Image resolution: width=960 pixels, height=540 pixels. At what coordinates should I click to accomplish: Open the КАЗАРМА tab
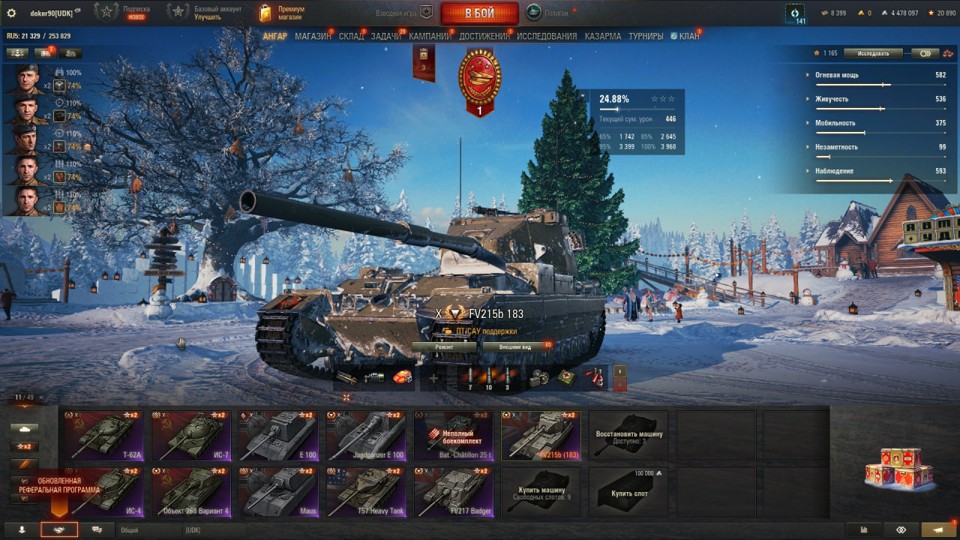(602, 36)
